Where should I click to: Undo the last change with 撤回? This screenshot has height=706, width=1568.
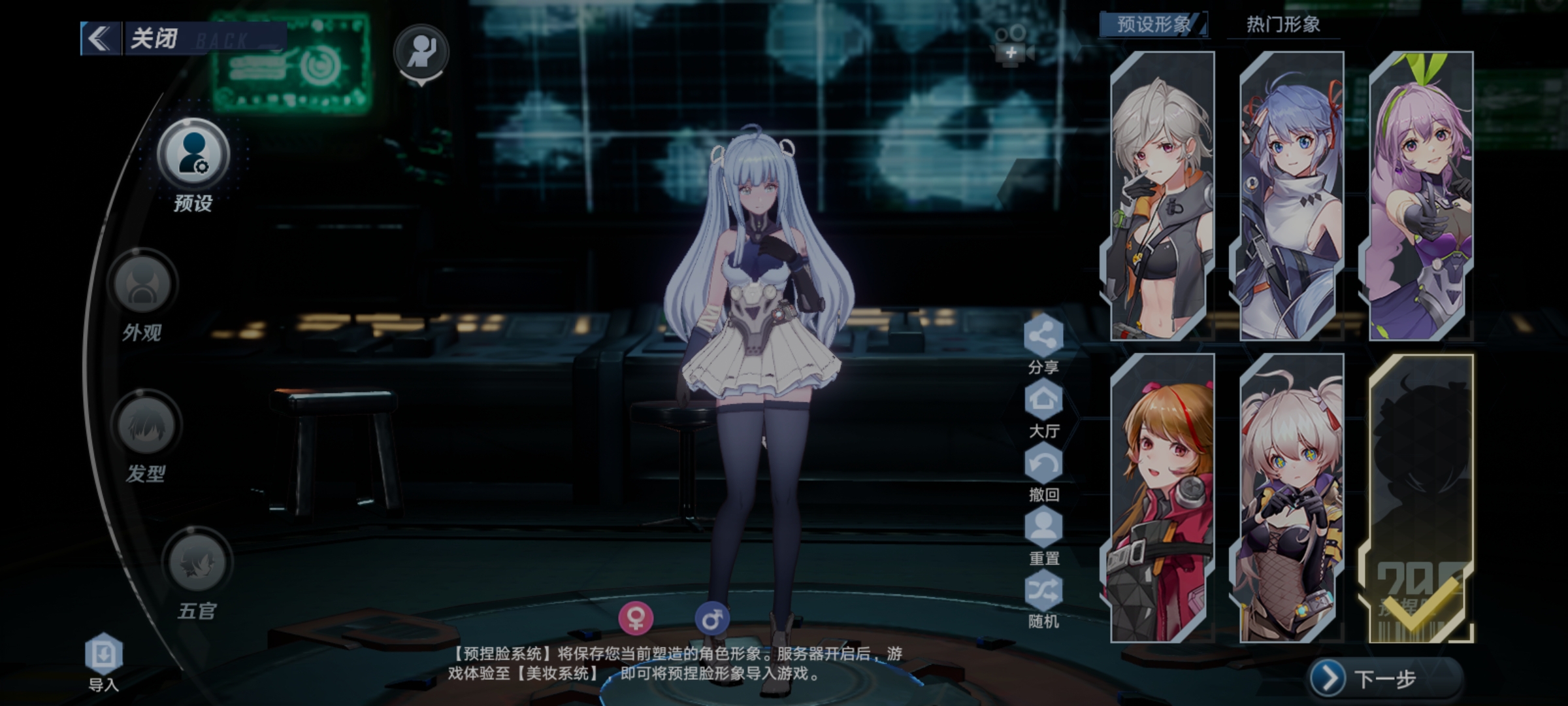pos(1043,465)
